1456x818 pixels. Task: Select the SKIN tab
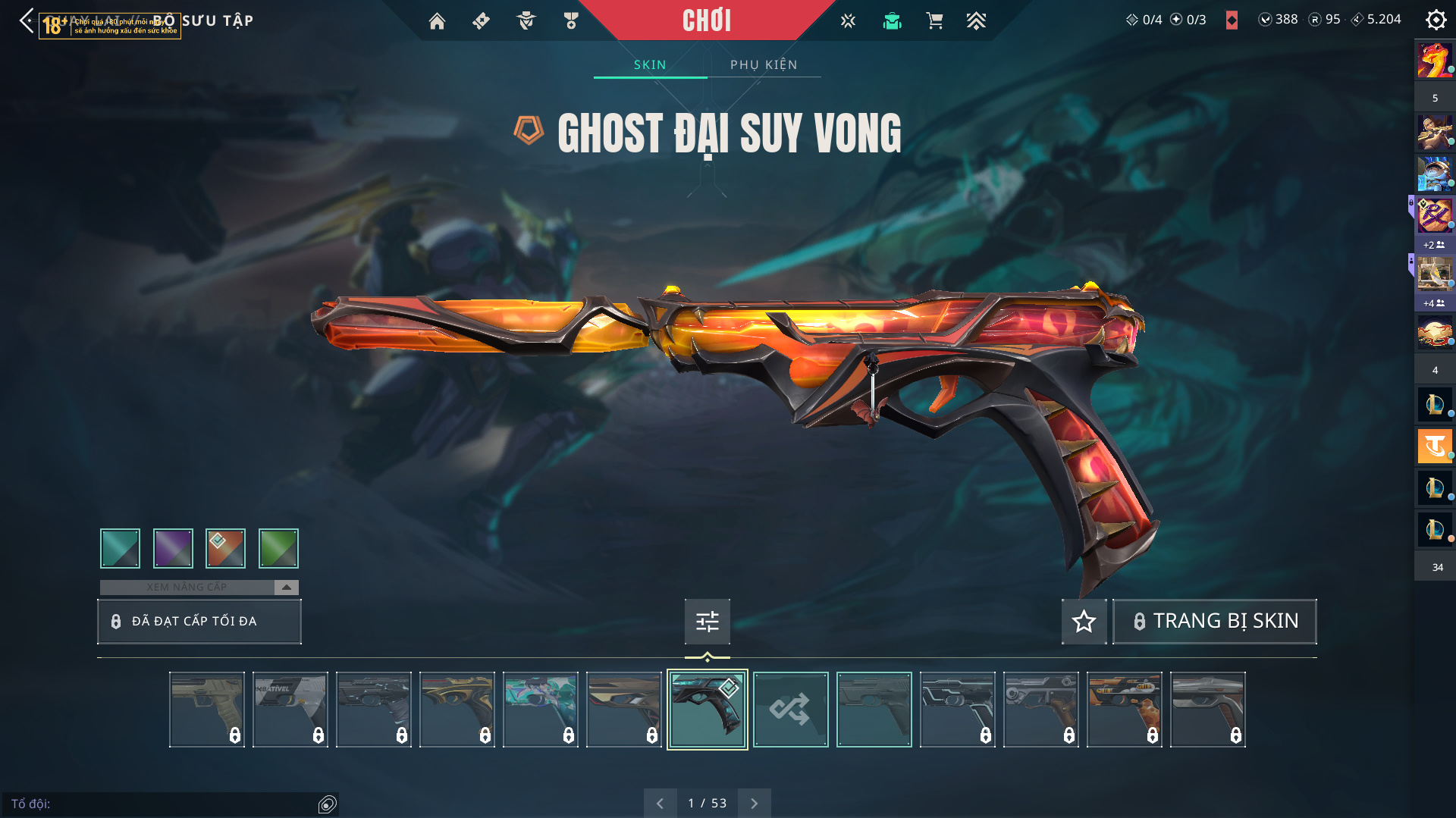(x=650, y=64)
